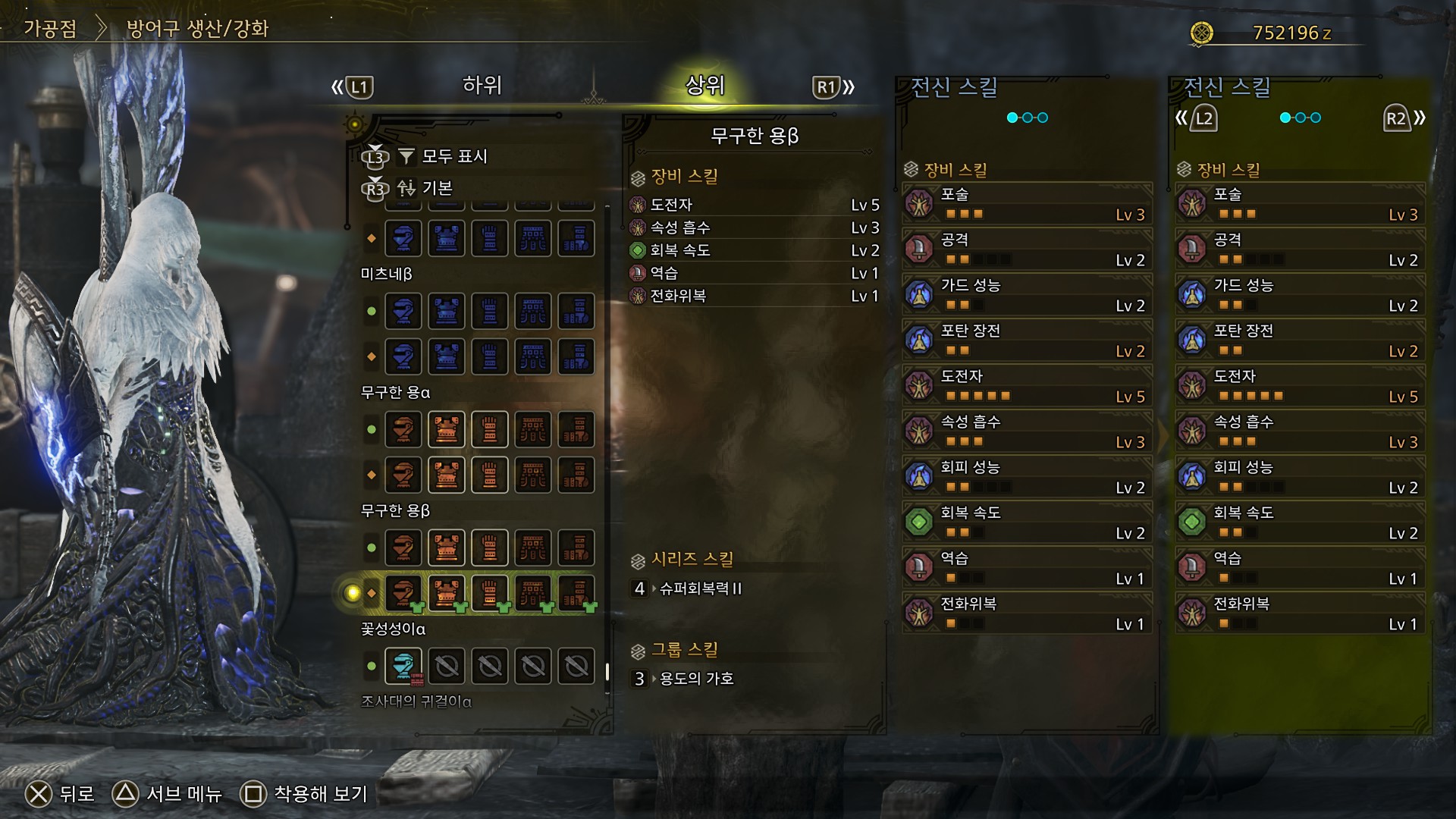View the 슈퍼회복력 II series skill
The height and width of the screenshot is (819, 1456).
[x=700, y=588]
